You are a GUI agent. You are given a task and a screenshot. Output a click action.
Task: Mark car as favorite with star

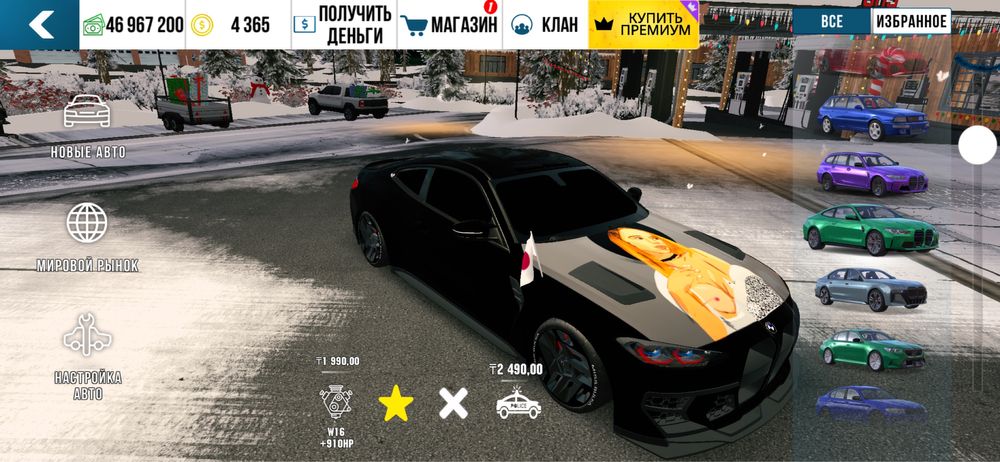(x=396, y=403)
